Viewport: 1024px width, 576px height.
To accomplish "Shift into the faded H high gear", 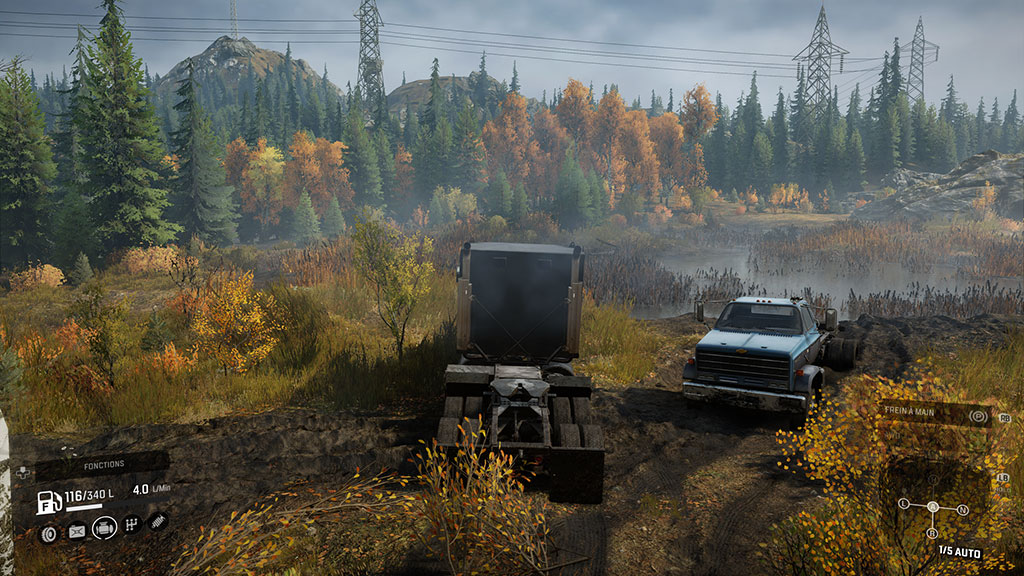I will tap(933, 479).
